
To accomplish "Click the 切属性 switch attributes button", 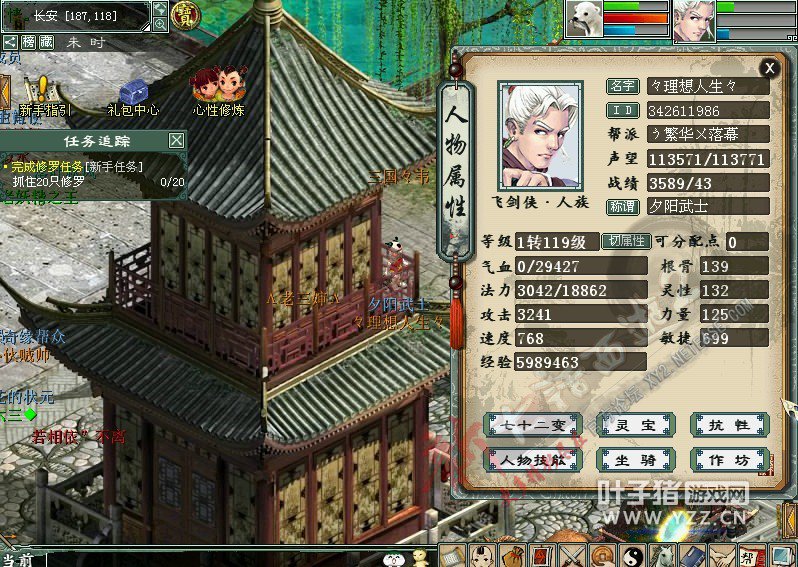I will click(x=625, y=241).
